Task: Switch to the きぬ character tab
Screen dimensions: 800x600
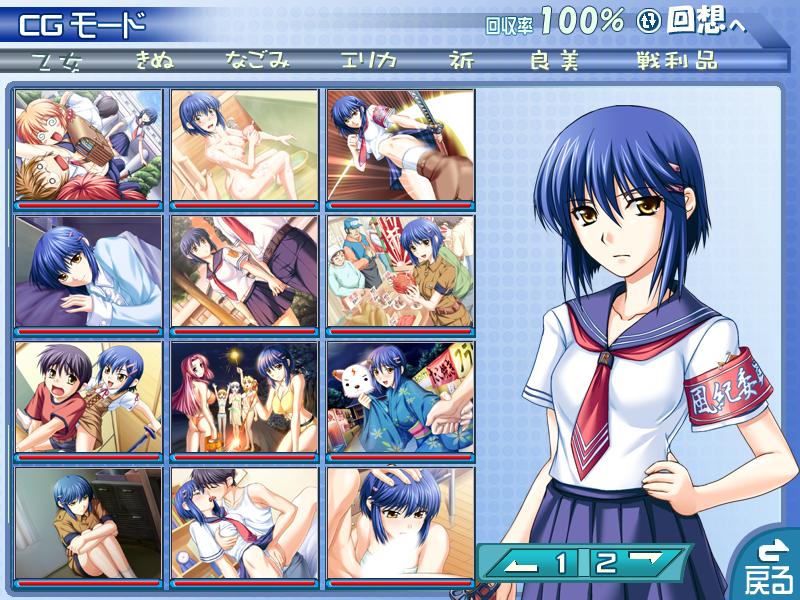Action: 154,60
